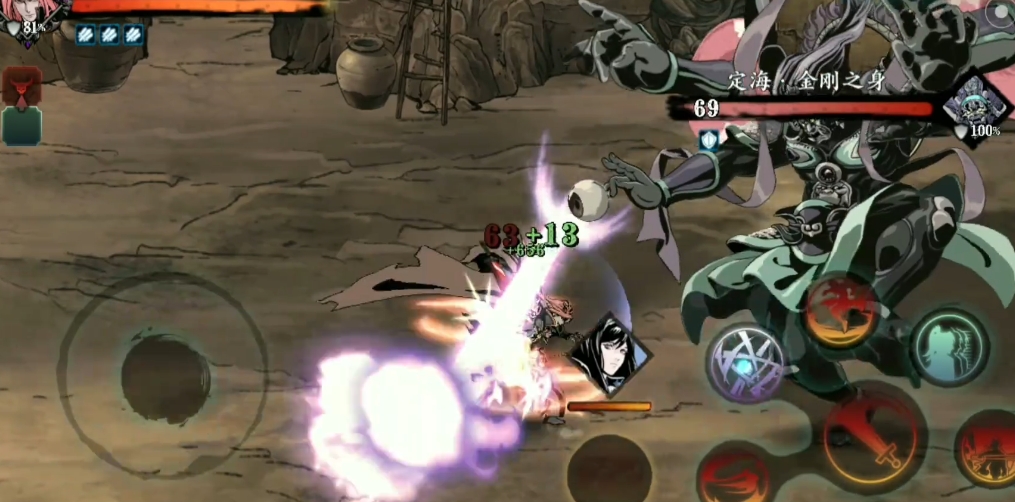Select the boss portrait diamond icon

[x=973, y=106]
